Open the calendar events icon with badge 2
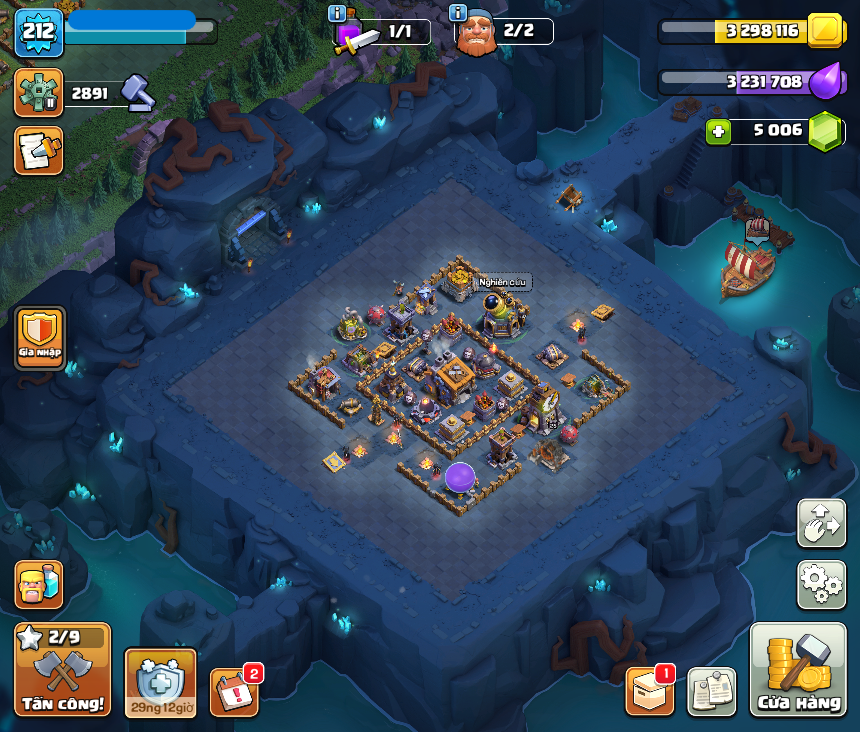Image resolution: width=860 pixels, height=732 pixels. 234,692
